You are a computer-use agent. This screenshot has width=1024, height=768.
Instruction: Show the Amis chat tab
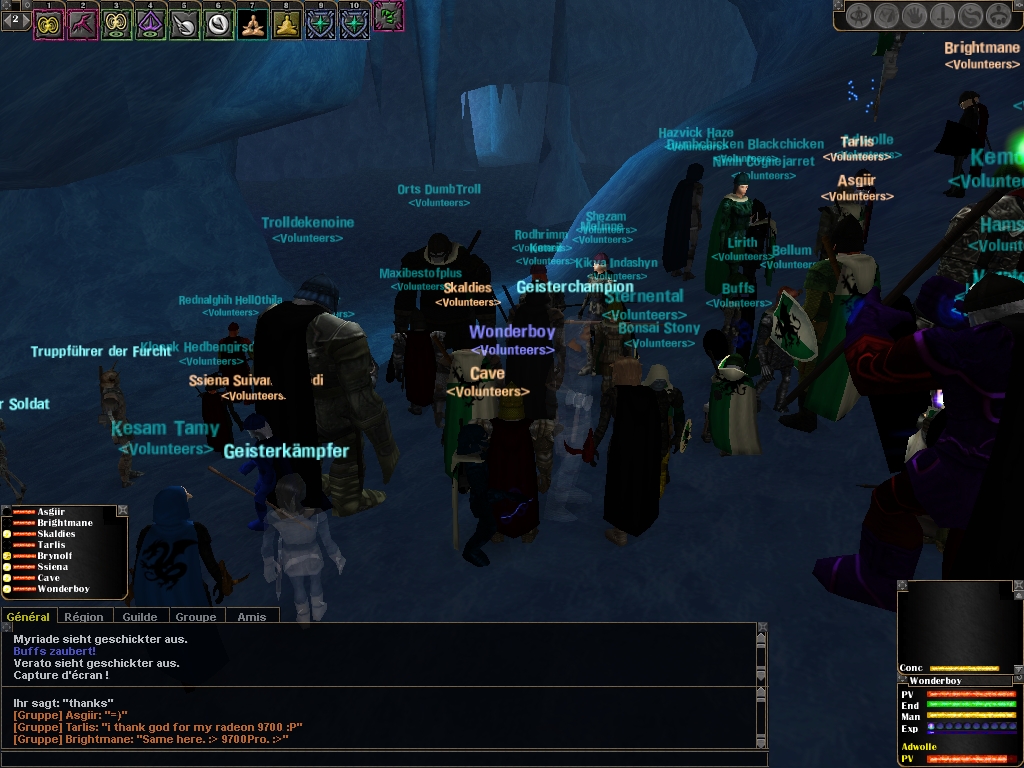(x=252, y=617)
